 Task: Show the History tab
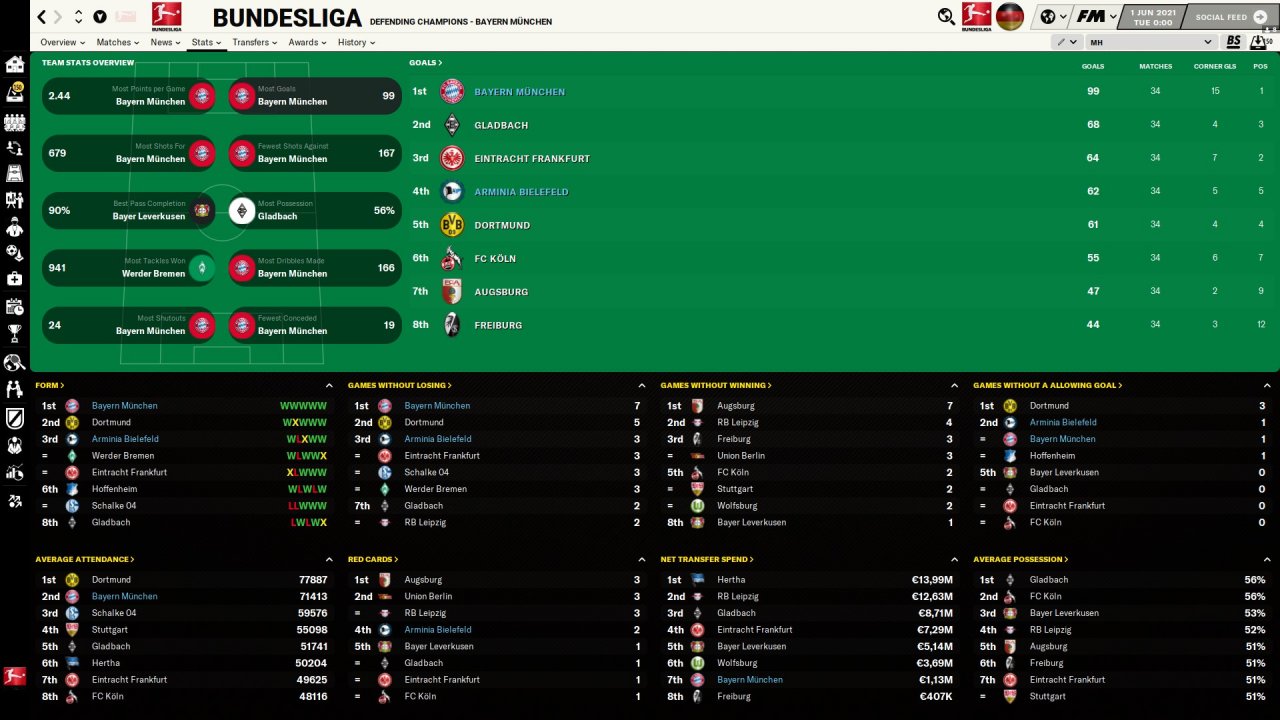[355, 42]
